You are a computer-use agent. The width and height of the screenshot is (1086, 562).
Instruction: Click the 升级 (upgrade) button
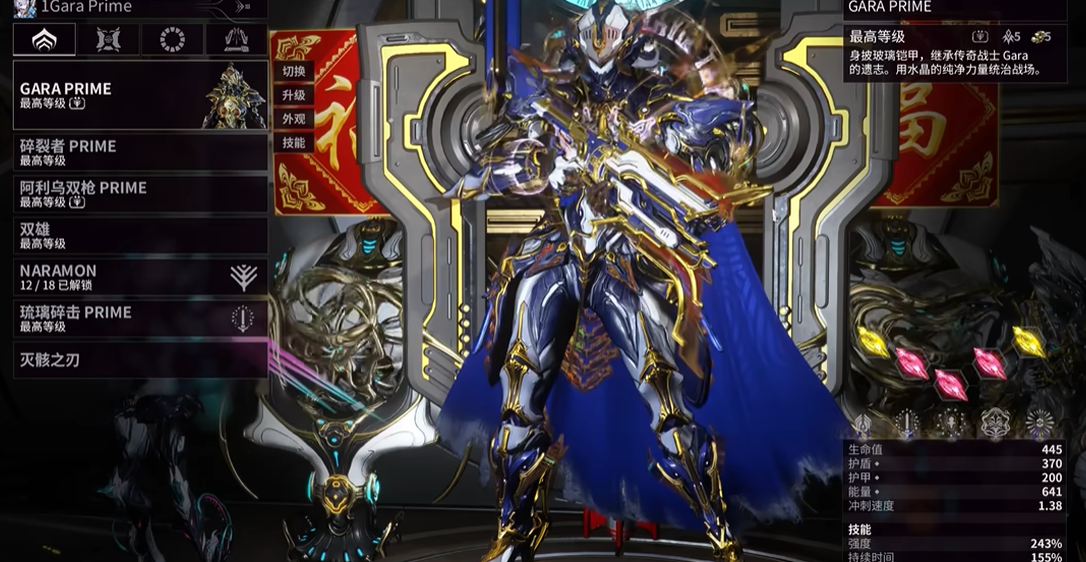click(x=294, y=96)
